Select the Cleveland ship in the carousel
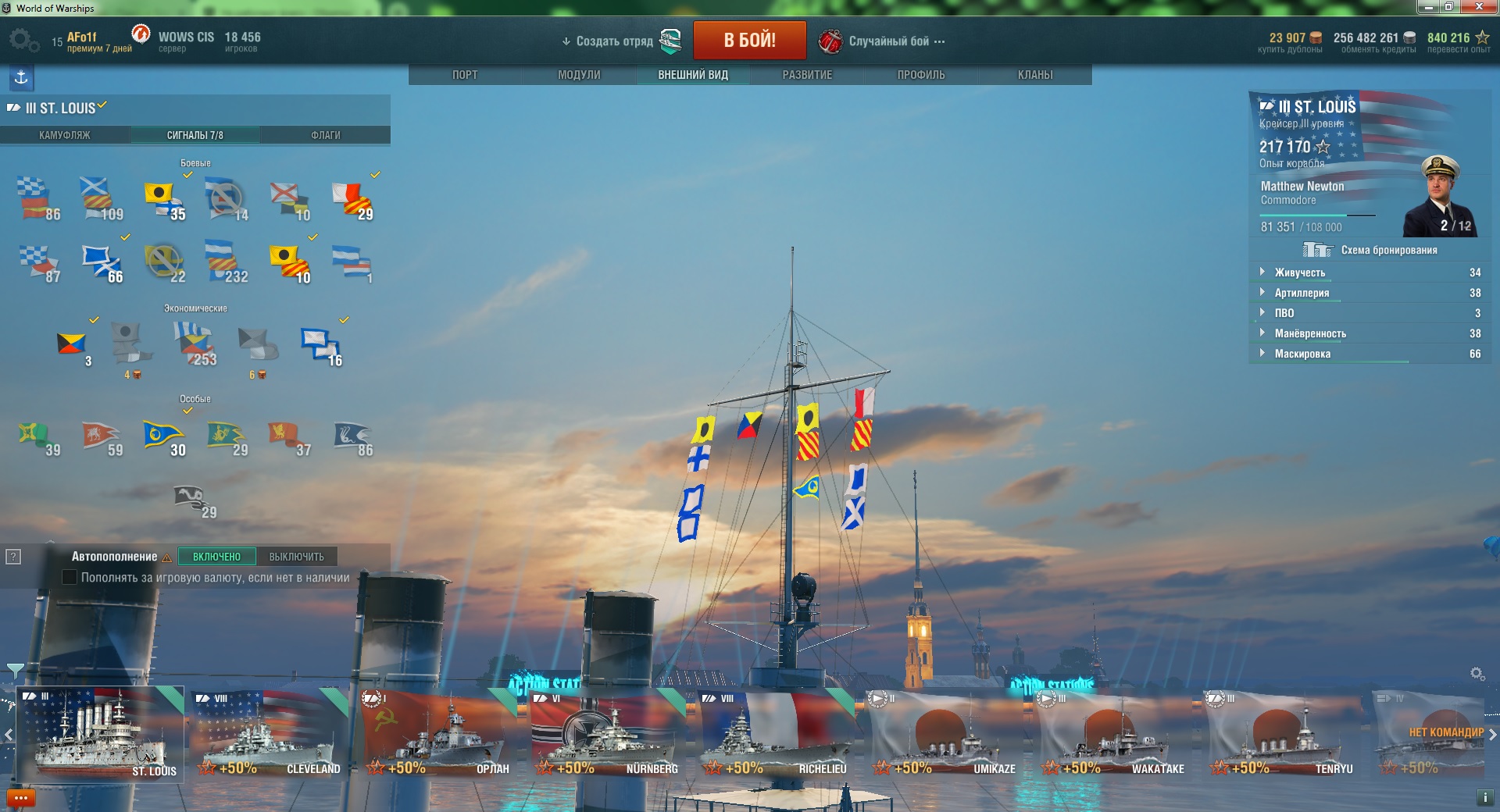 click(270, 734)
